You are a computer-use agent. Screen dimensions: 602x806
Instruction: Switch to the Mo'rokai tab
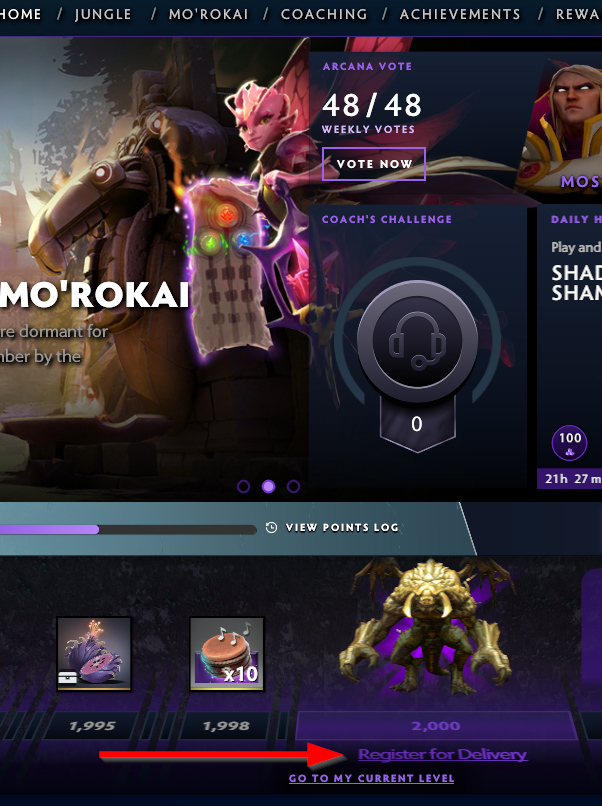click(x=208, y=15)
